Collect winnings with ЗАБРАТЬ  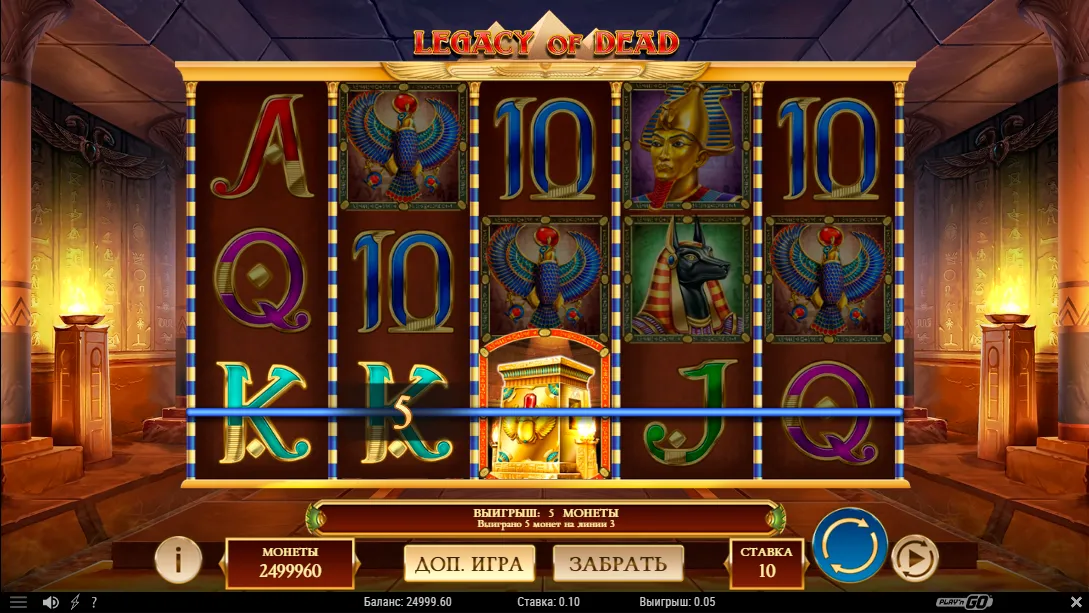[x=618, y=564]
